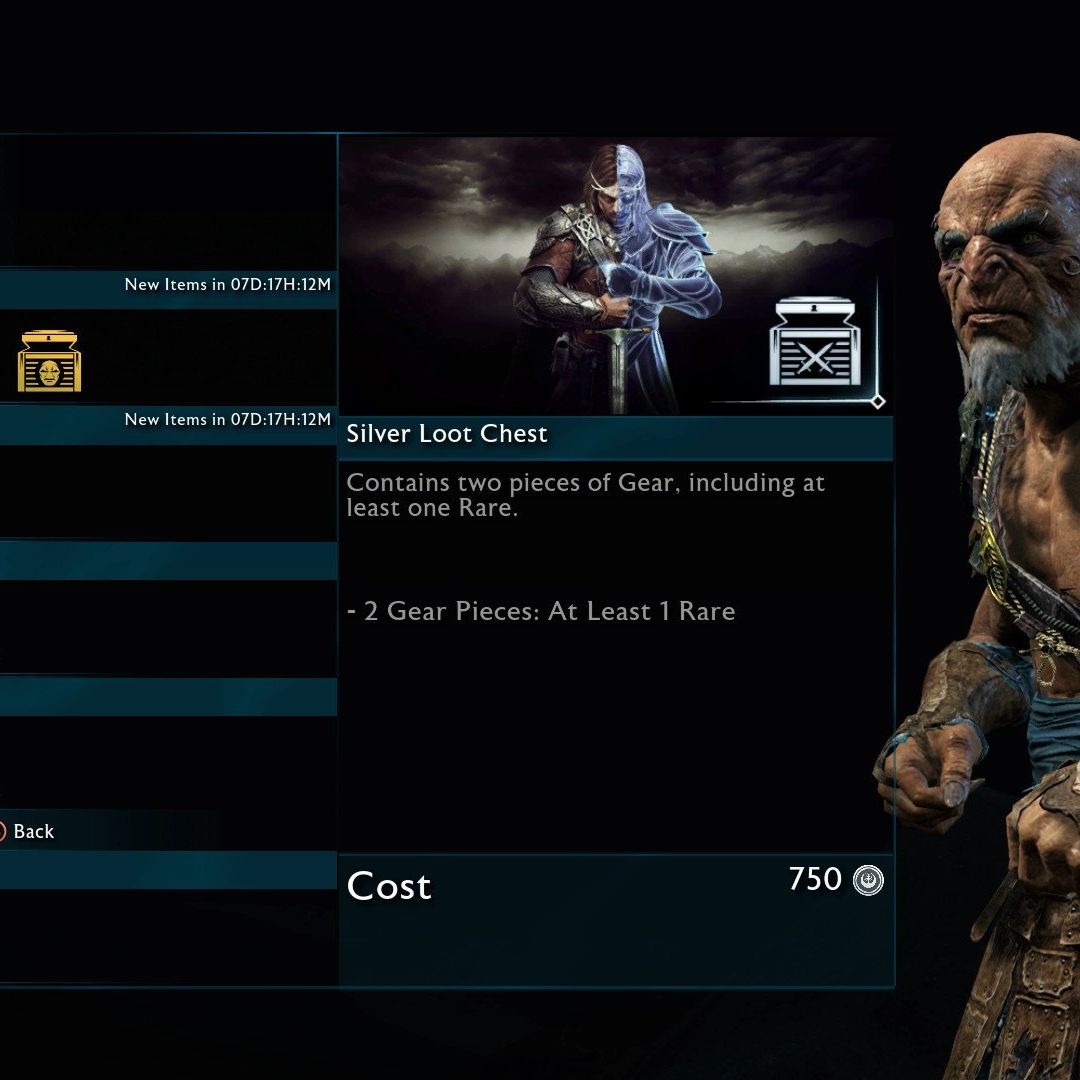Select the gold loot chest icon
This screenshot has height=1080, width=1080.
click(x=50, y=361)
